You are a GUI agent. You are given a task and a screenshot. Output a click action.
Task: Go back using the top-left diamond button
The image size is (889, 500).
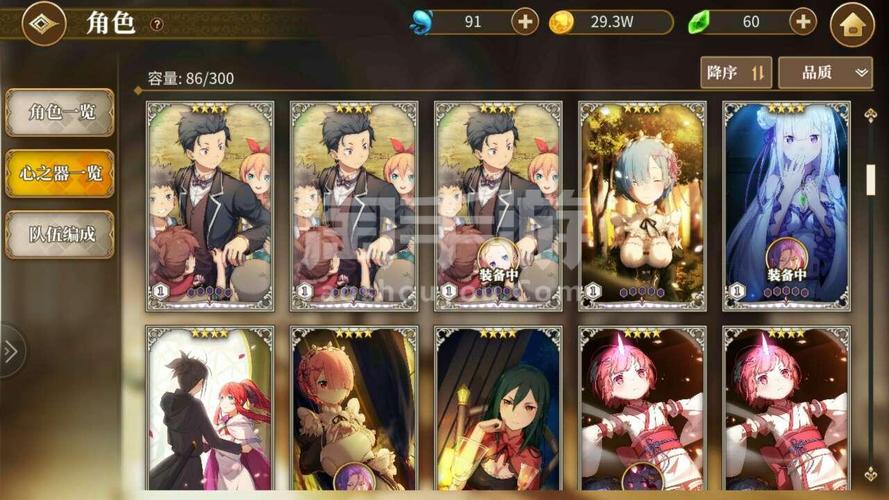pos(43,24)
